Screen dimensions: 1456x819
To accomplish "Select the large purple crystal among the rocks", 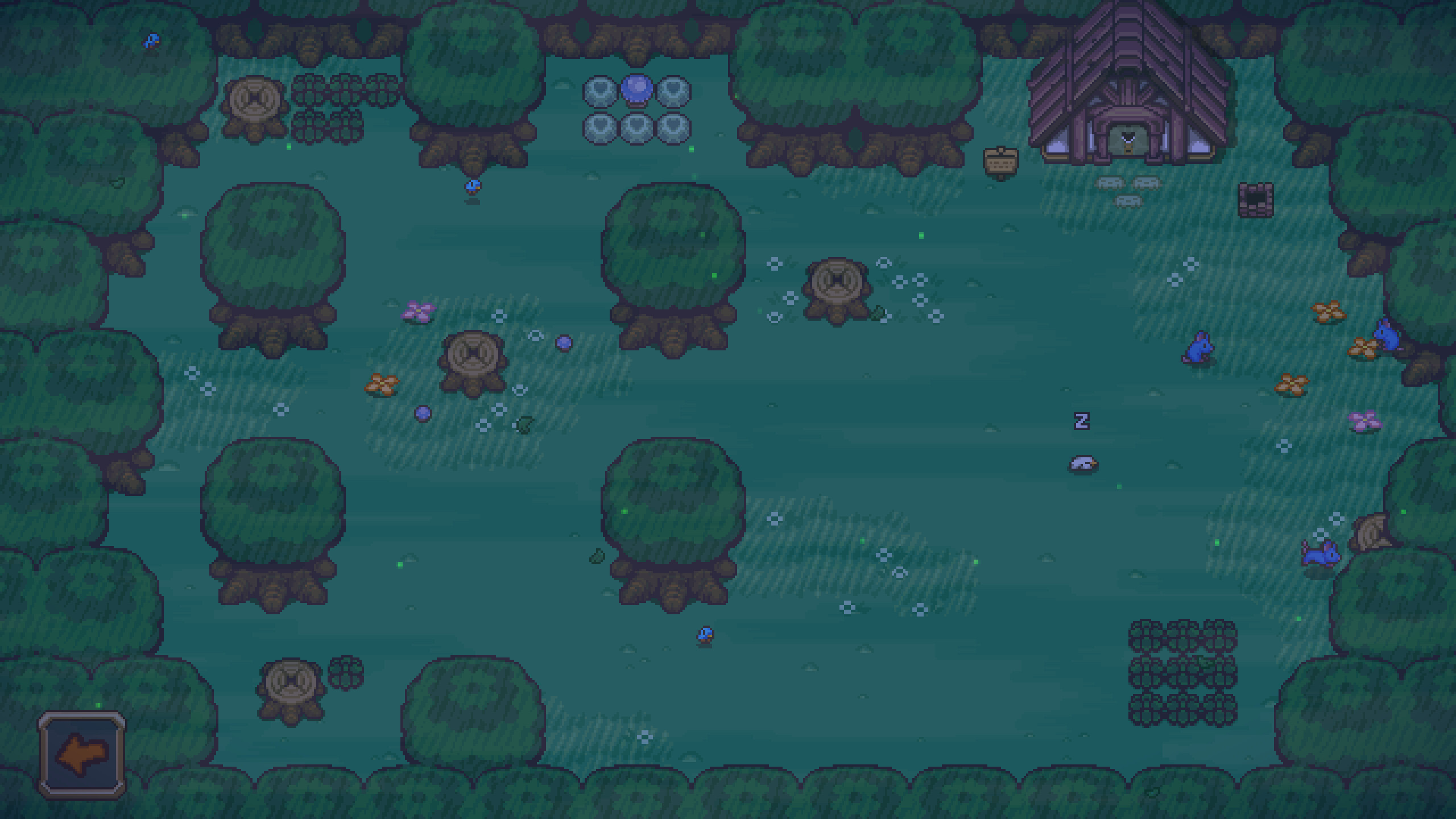I will tap(637, 91).
